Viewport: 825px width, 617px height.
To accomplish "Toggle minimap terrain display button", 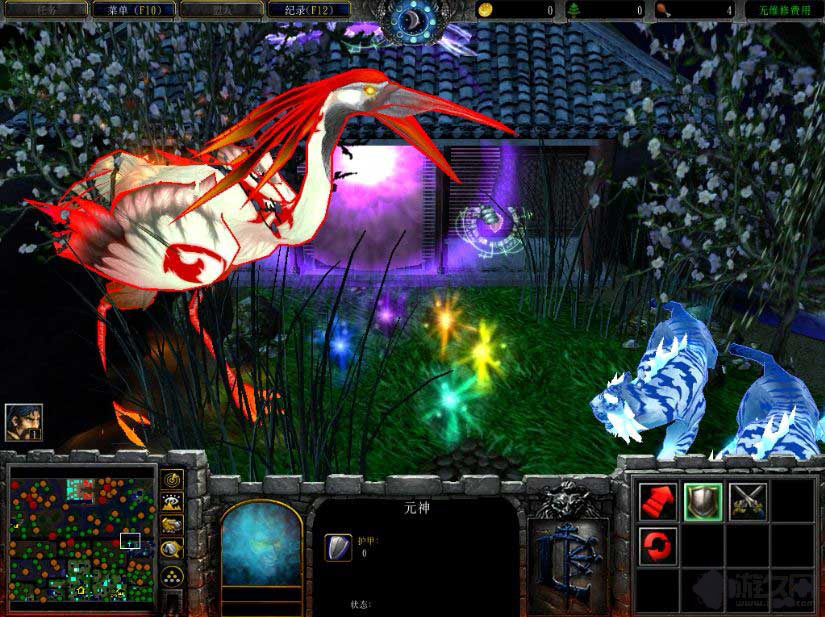I will [172, 503].
